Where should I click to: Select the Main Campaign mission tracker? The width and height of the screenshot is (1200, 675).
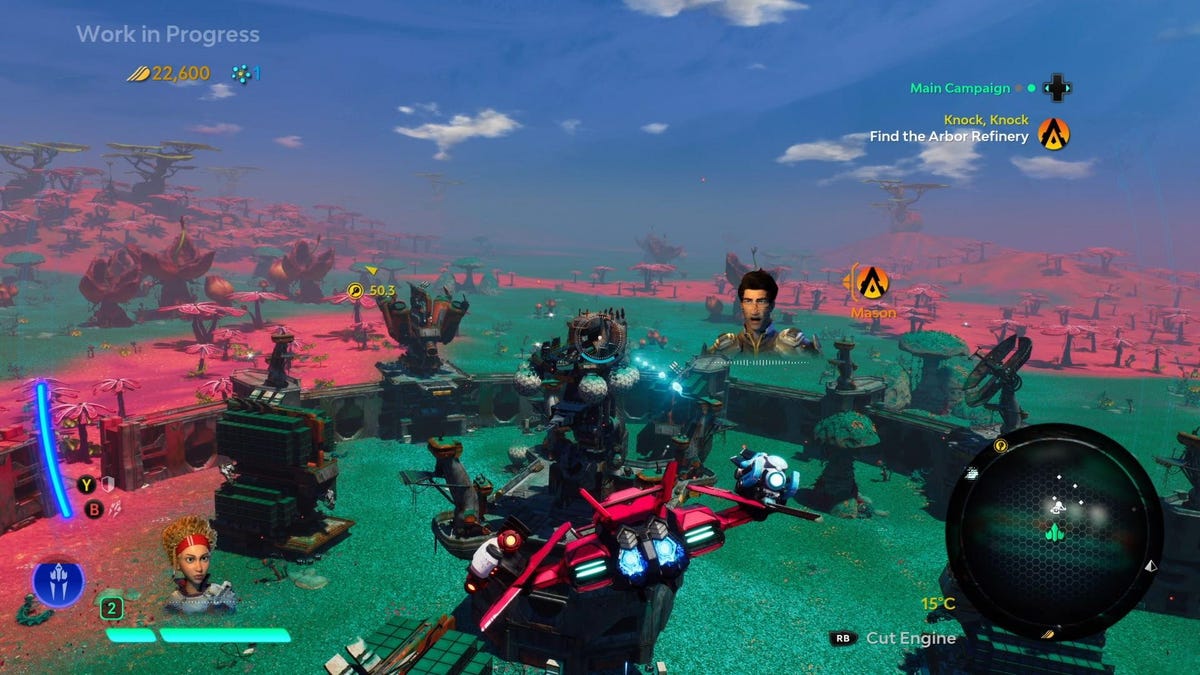pyautogui.click(x=958, y=88)
